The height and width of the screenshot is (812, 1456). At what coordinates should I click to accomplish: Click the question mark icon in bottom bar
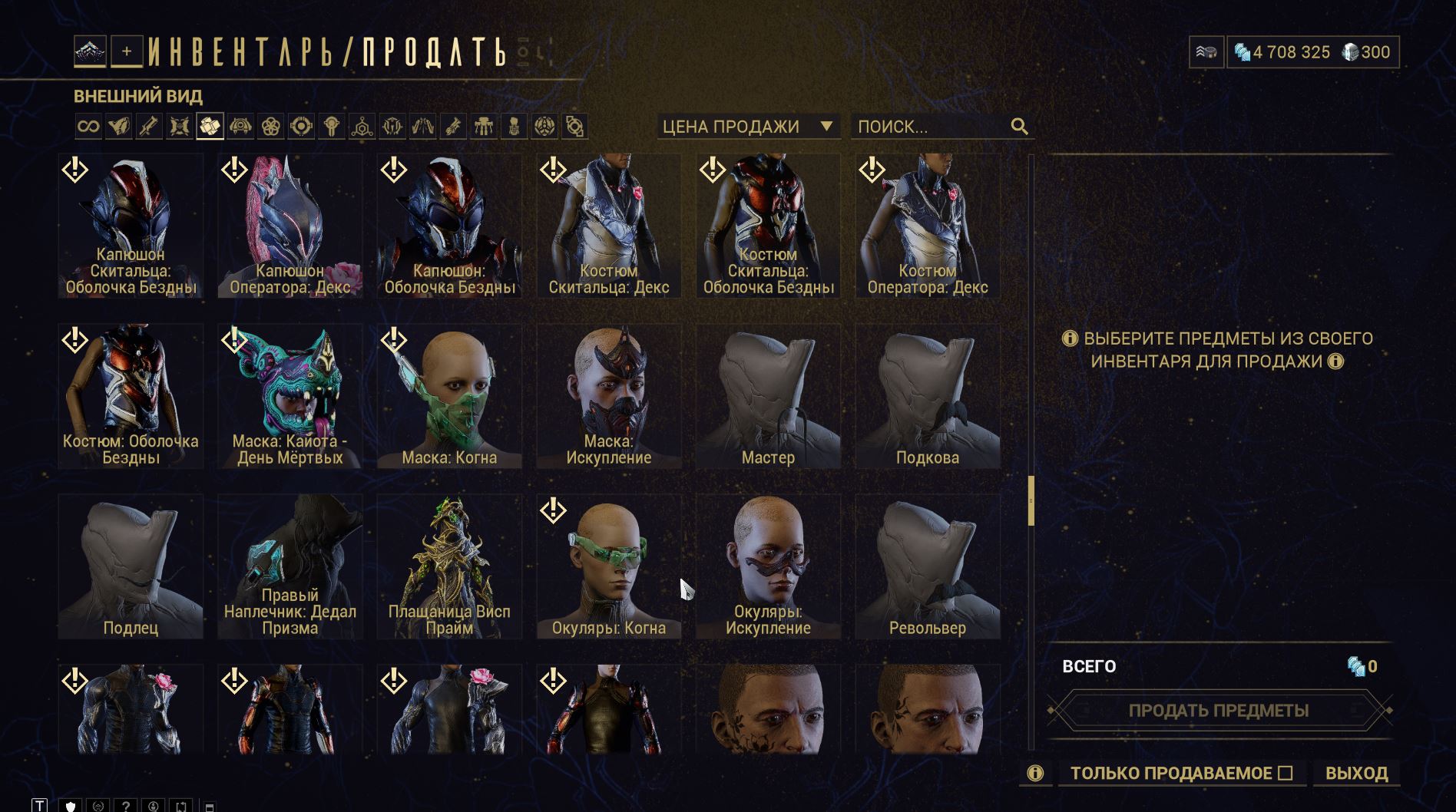tap(125, 805)
